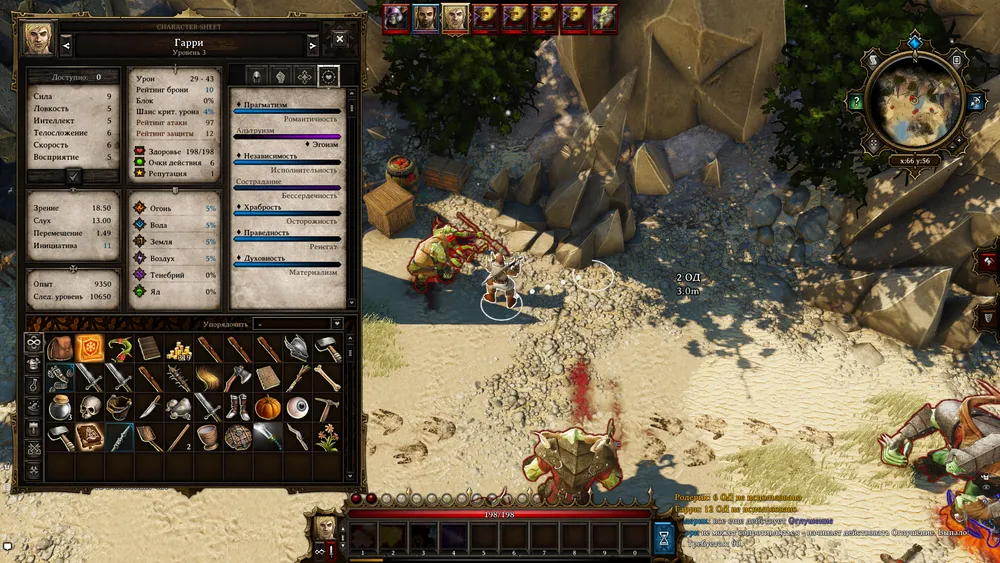The width and height of the screenshot is (1000, 563).
Task: Select the backpack in the inventory
Action: 62,348
